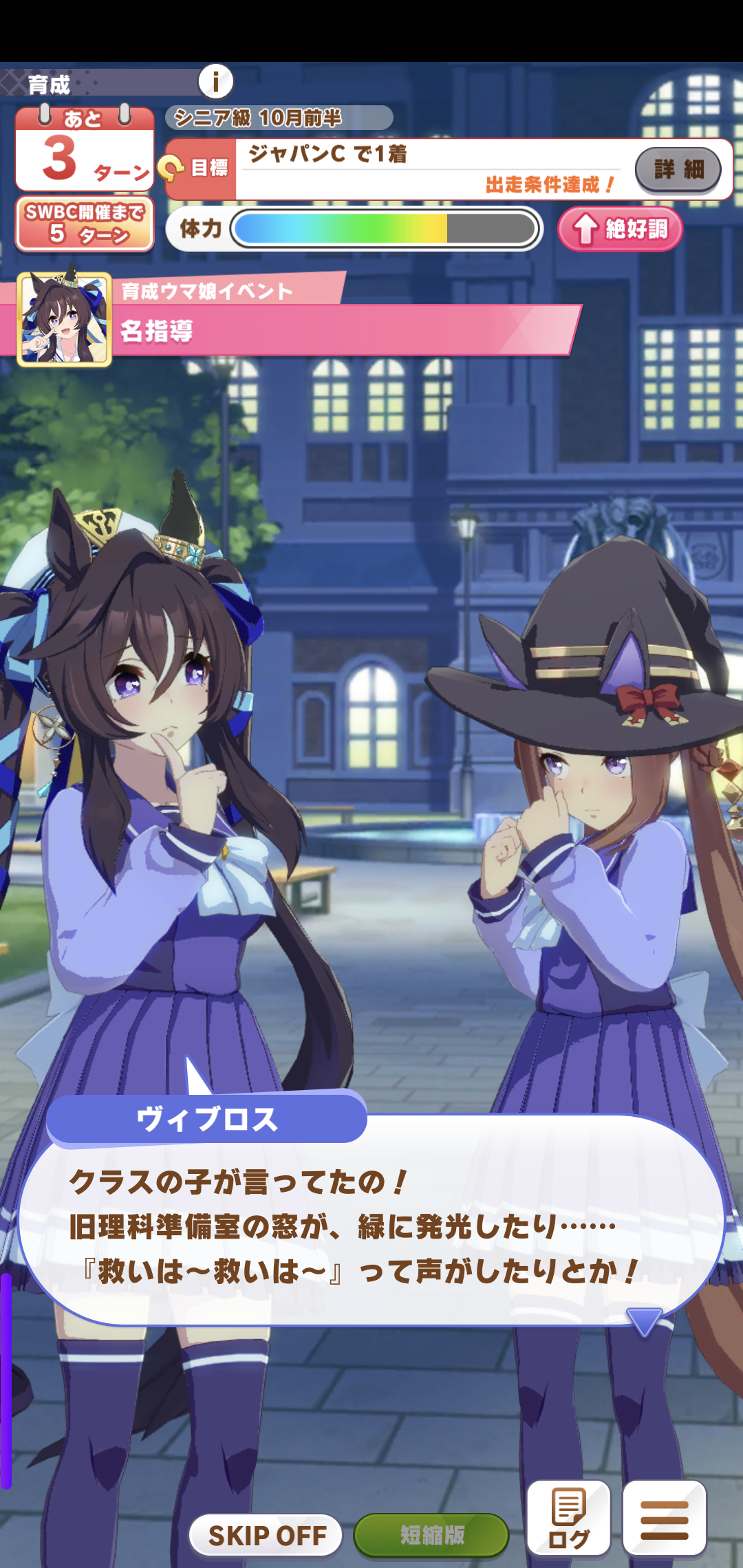Tap the SWBC開催まで countdown badge

coord(85,224)
